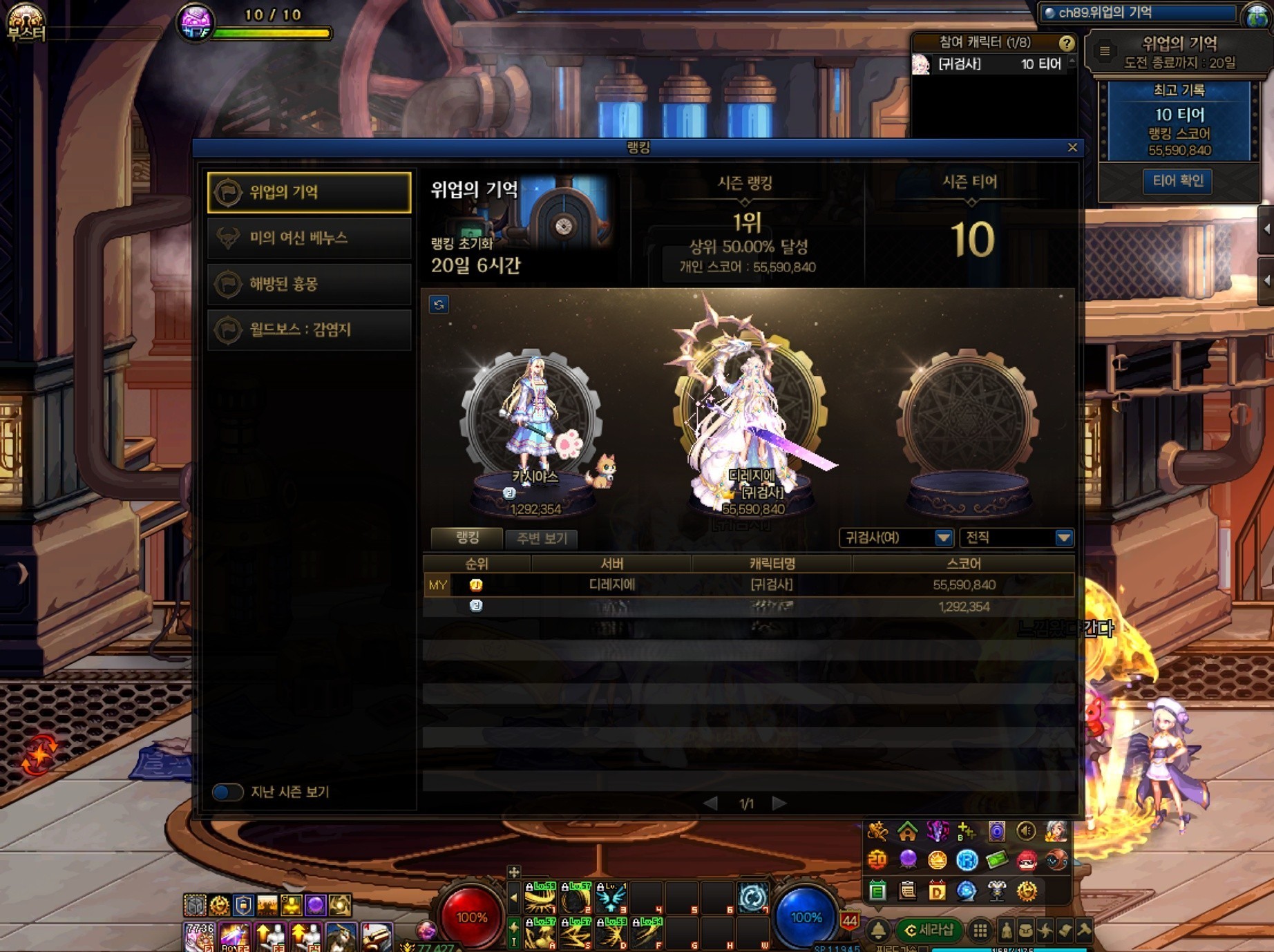Click the 티어 확인 button
The height and width of the screenshot is (952, 1274).
(1178, 181)
